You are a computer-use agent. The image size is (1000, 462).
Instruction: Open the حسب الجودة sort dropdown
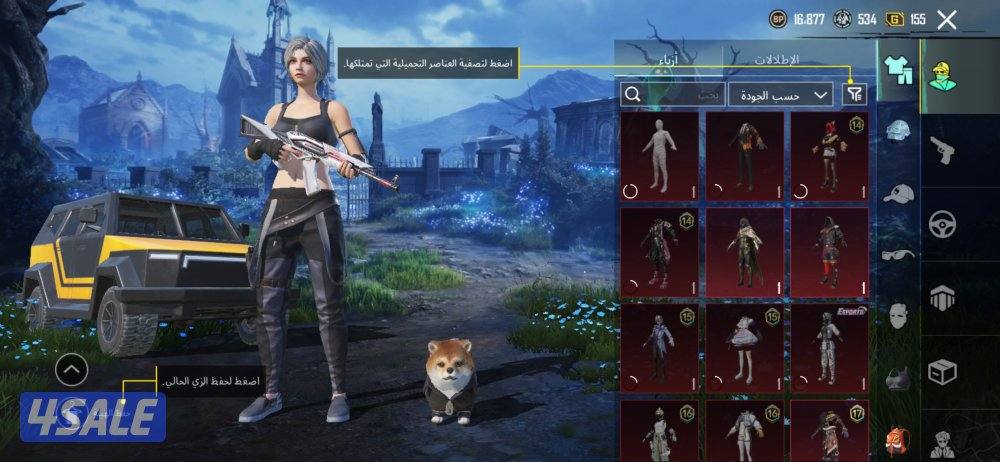[x=780, y=94]
